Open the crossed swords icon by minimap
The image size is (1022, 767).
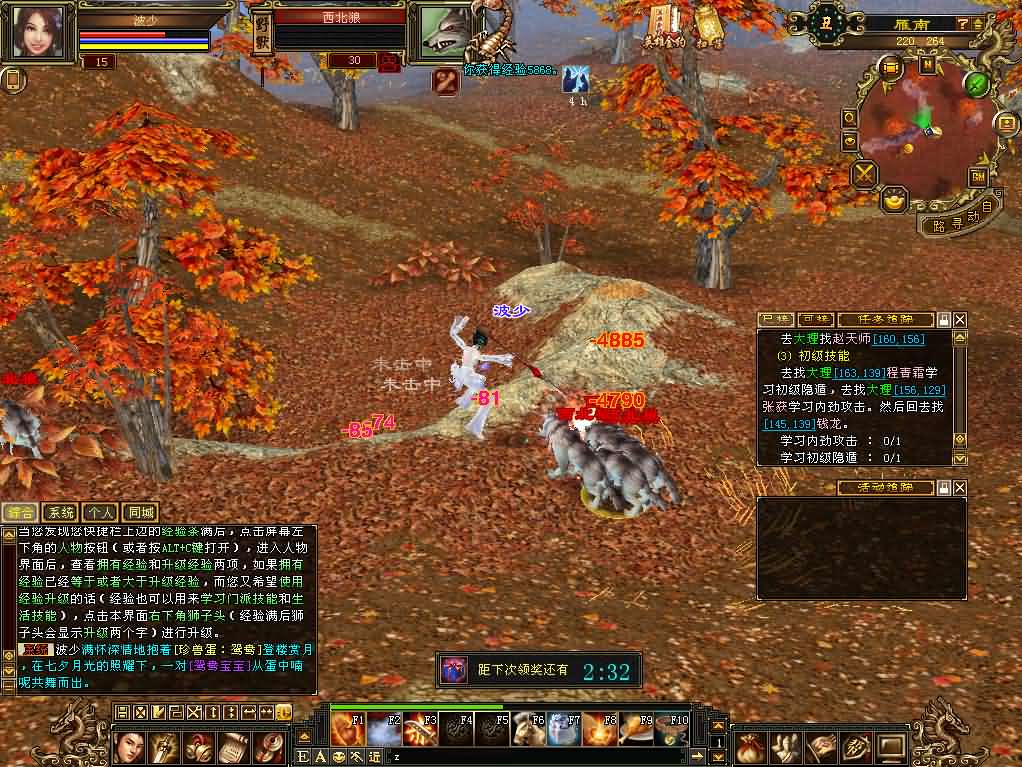click(864, 175)
